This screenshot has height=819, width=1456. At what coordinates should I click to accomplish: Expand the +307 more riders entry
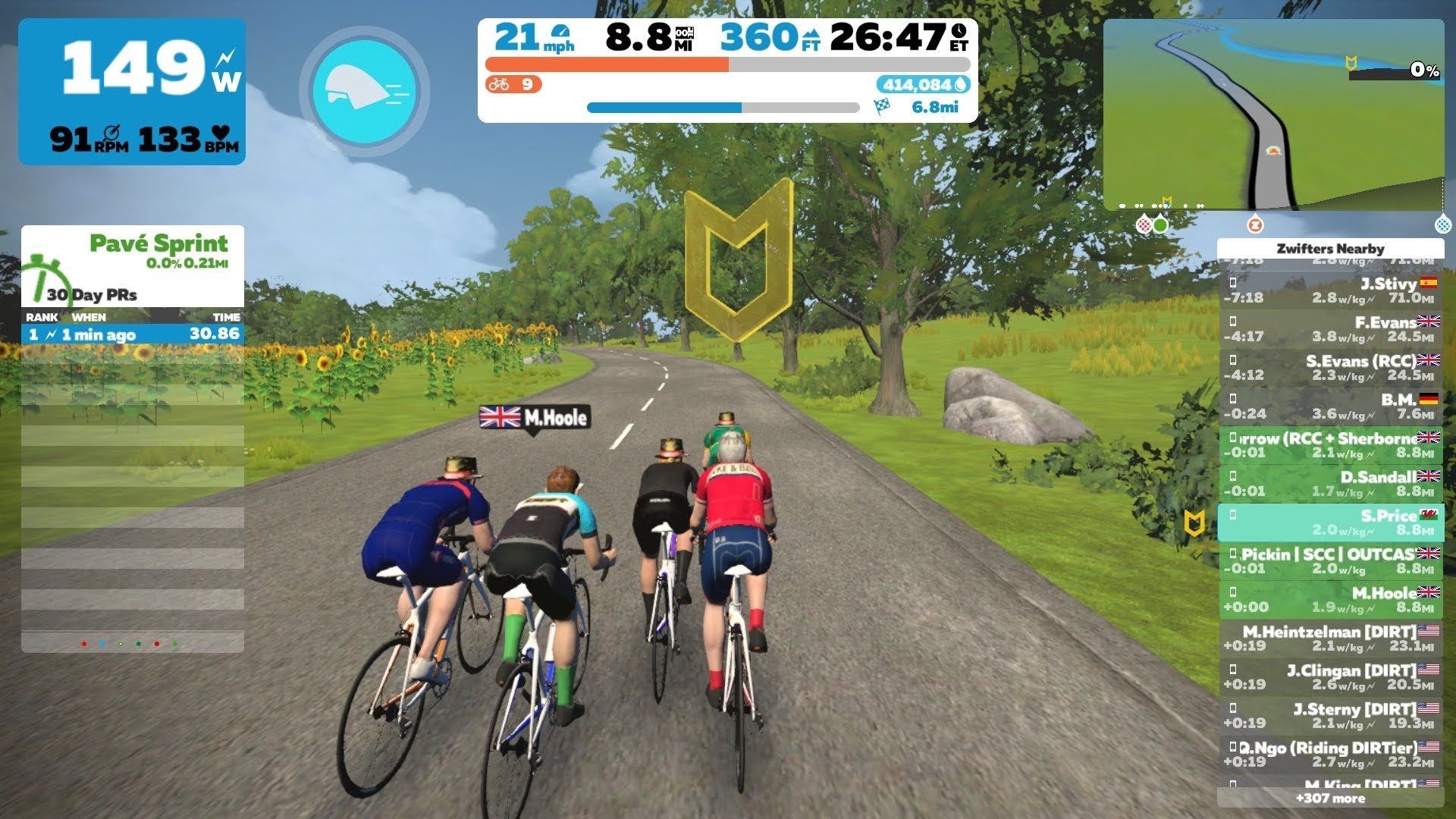pyautogui.click(x=1330, y=798)
